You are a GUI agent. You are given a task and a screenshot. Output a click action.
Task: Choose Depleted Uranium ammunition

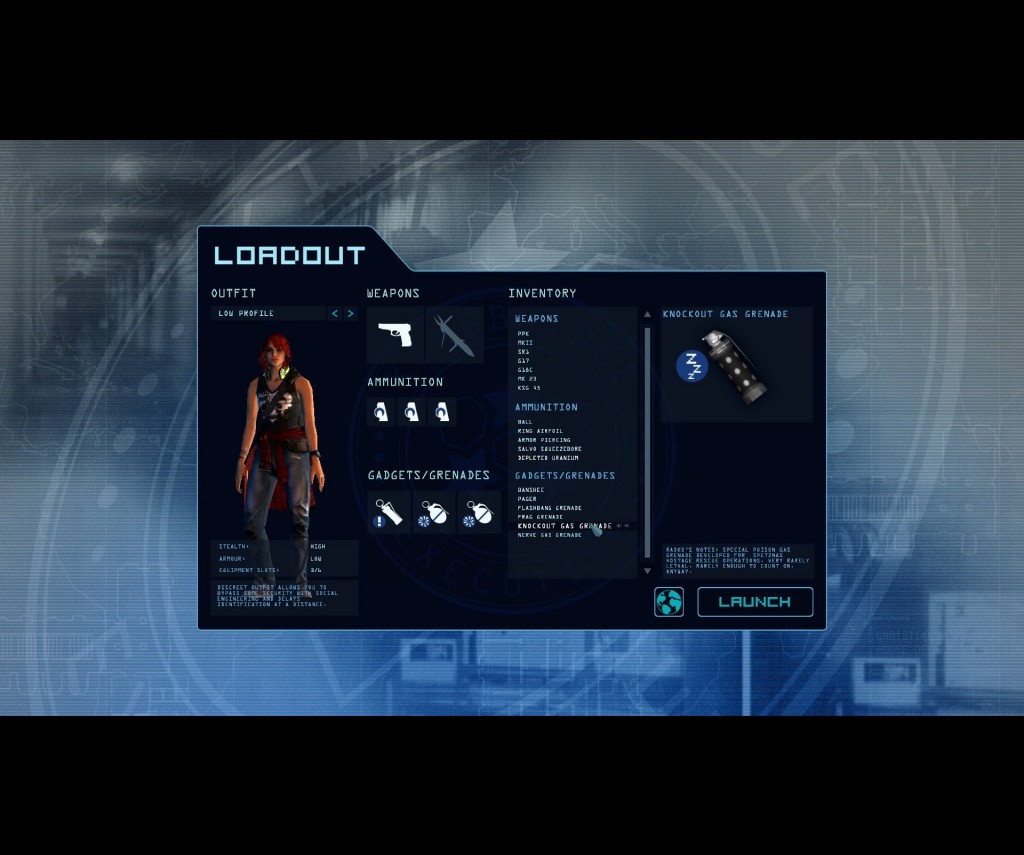tap(547, 458)
